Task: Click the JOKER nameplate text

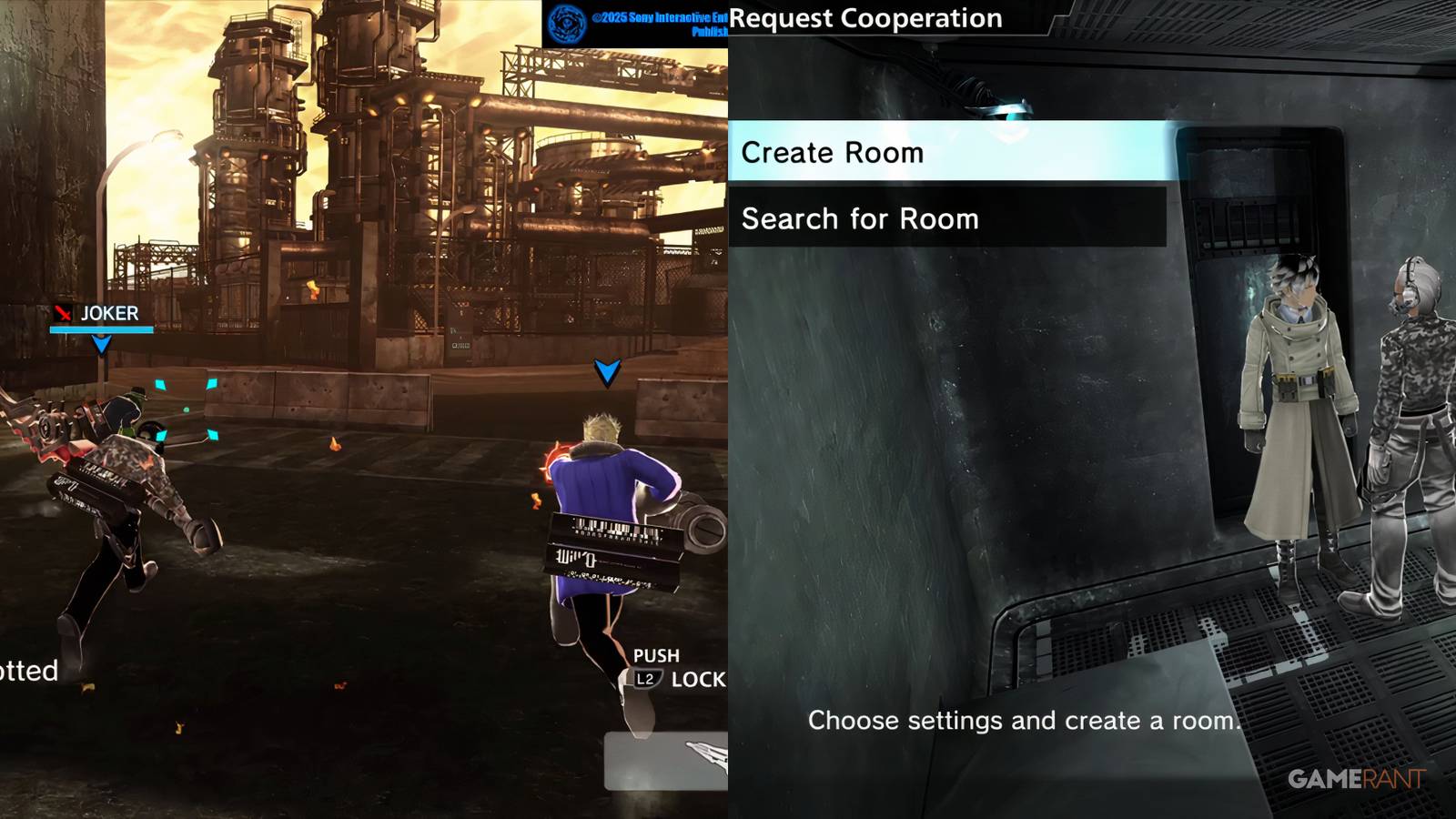Action: [x=109, y=314]
